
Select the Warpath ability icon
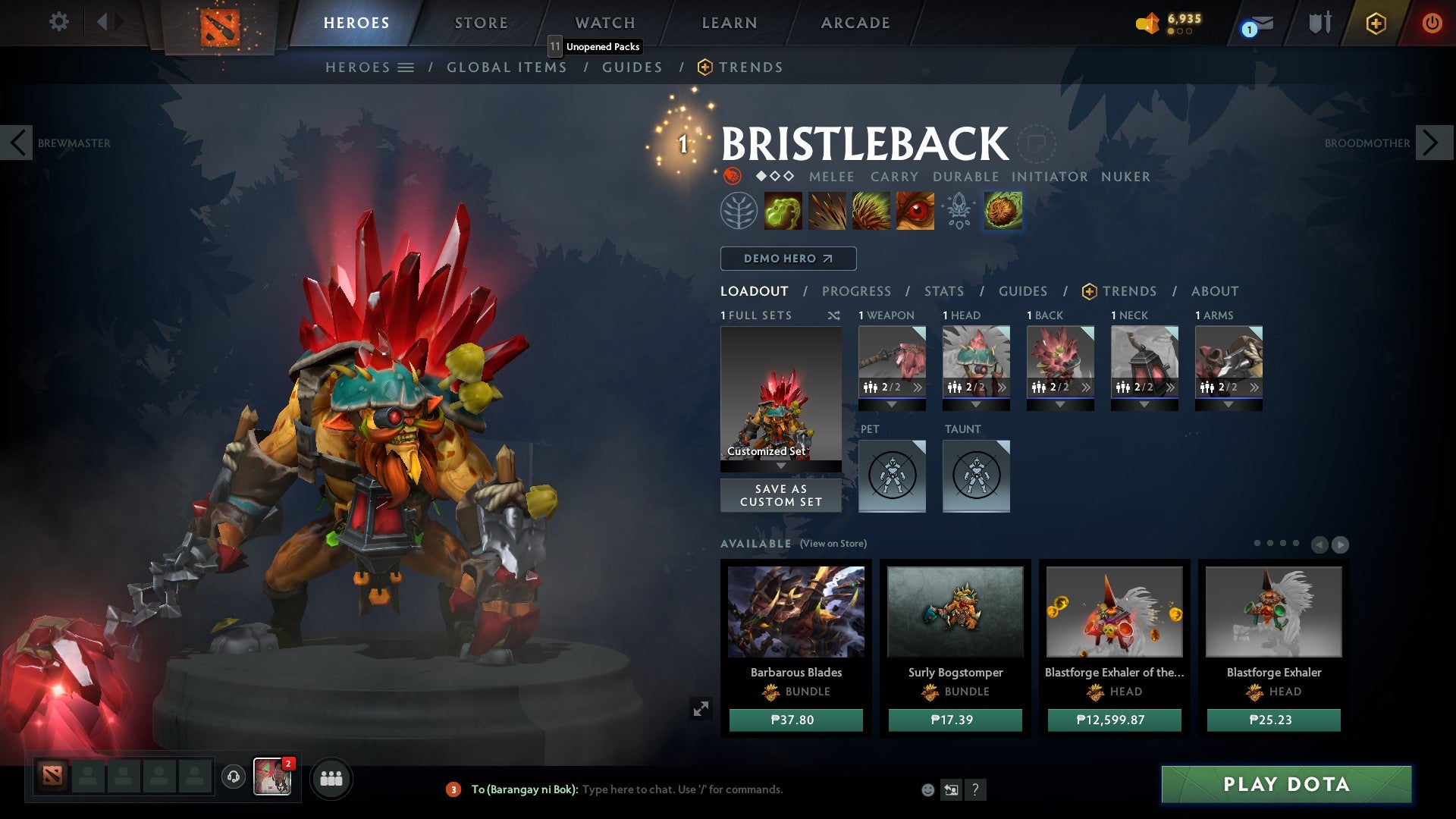pos(915,211)
